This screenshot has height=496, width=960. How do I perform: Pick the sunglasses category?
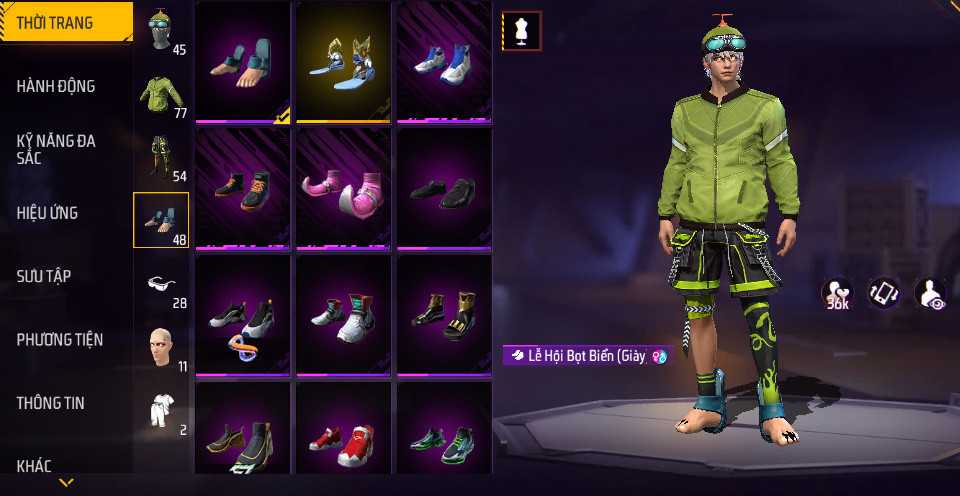tap(161, 285)
